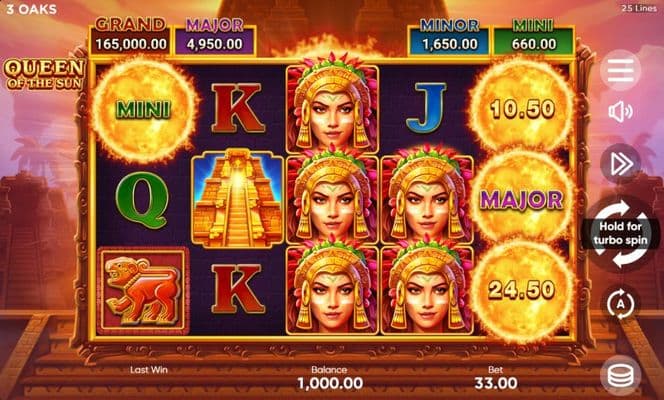The image size is (664, 400).
Task: Toggle the sound speaker icon
Action: tap(621, 111)
